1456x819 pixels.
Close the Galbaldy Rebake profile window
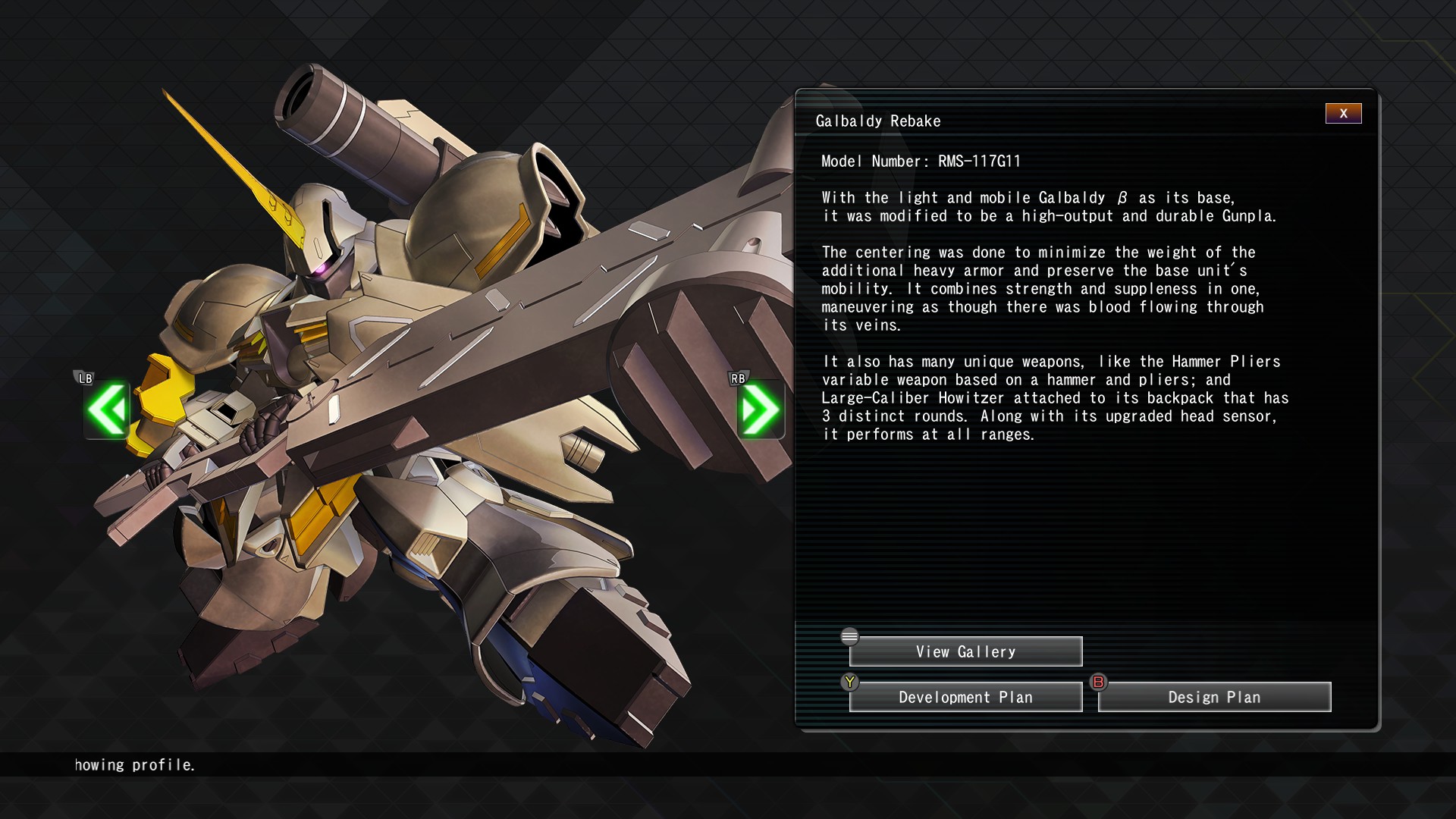pyautogui.click(x=1343, y=114)
